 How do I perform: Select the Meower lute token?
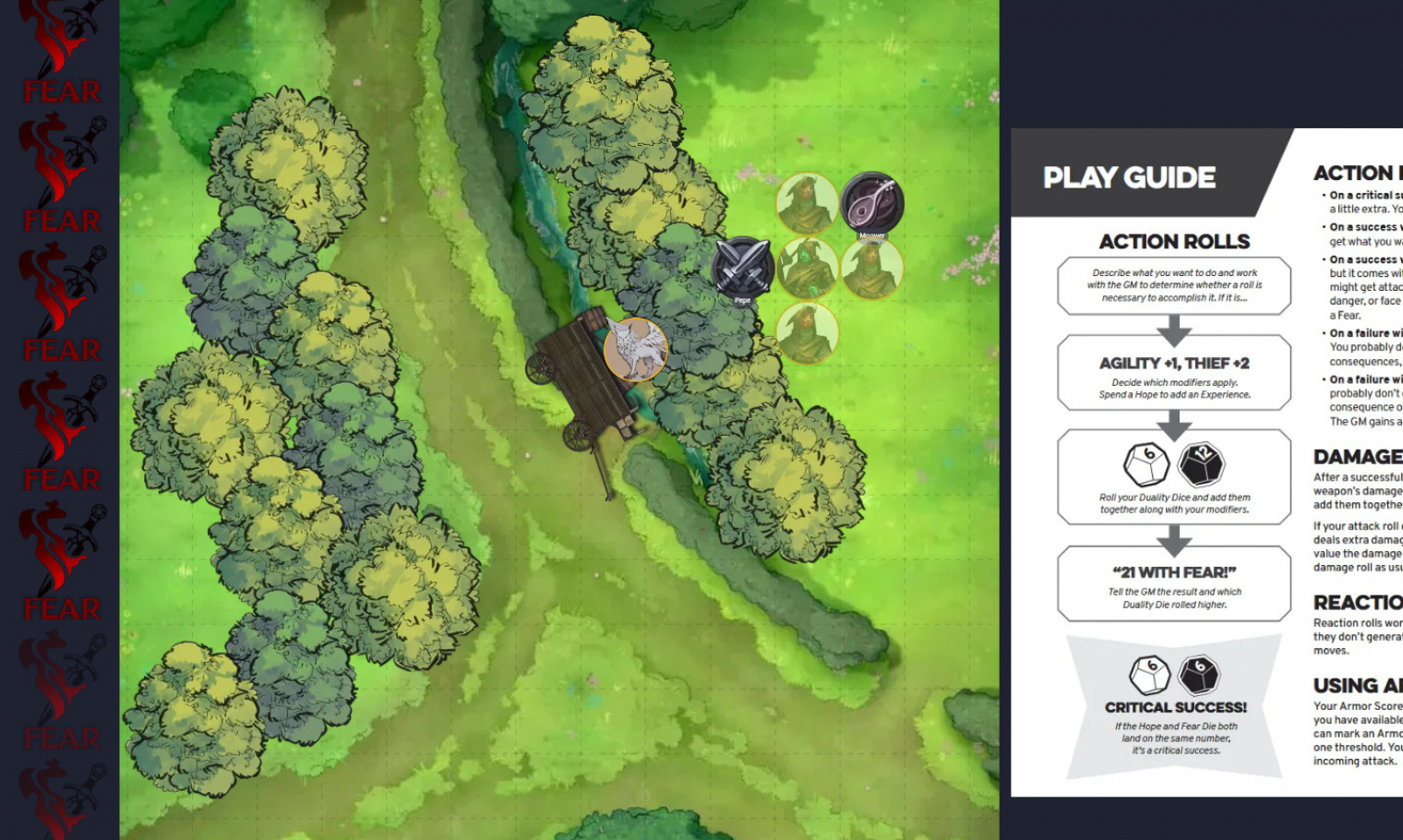coord(871,203)
